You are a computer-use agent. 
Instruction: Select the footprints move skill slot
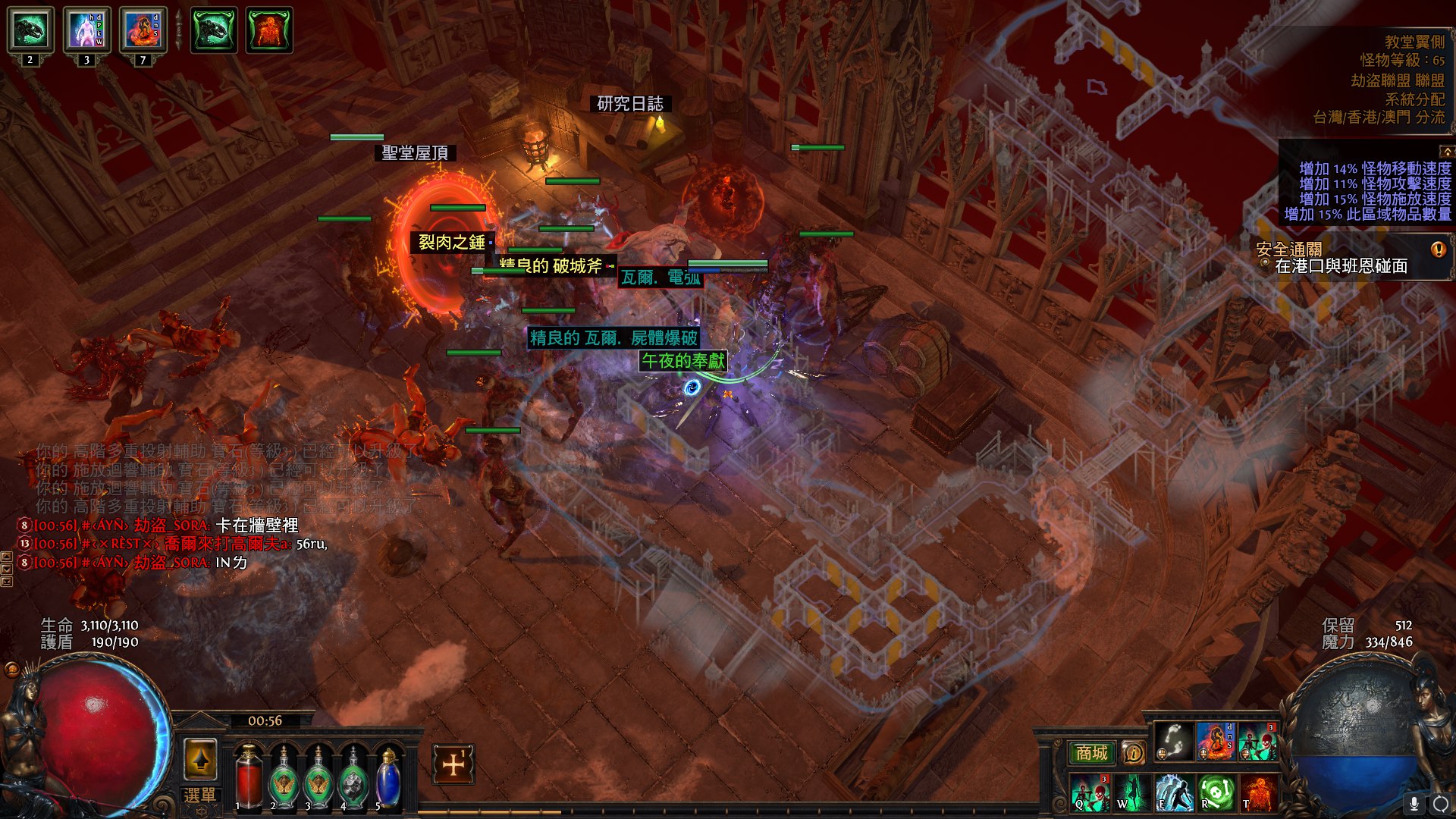coord(1173,742)
